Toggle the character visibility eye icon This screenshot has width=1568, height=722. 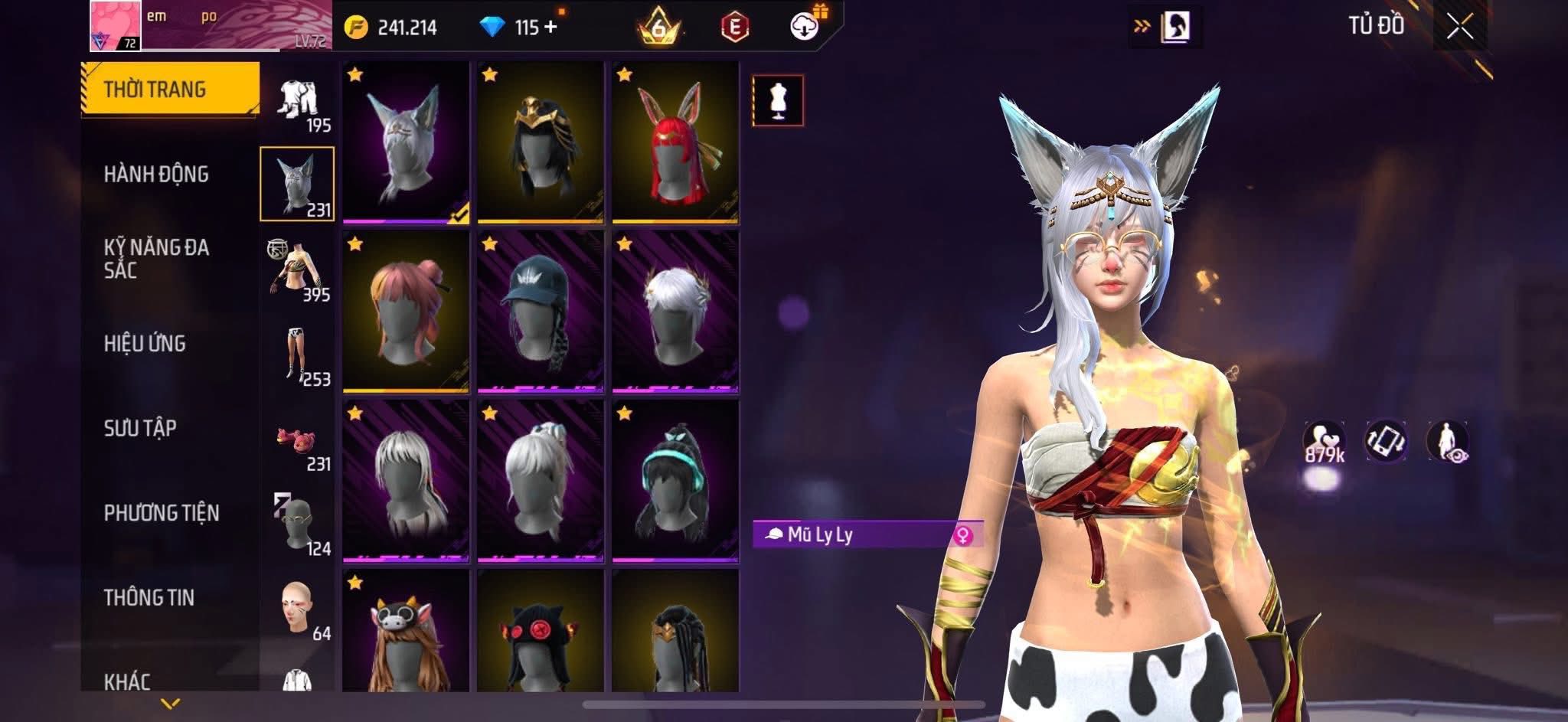click(x=1447, y=443)
